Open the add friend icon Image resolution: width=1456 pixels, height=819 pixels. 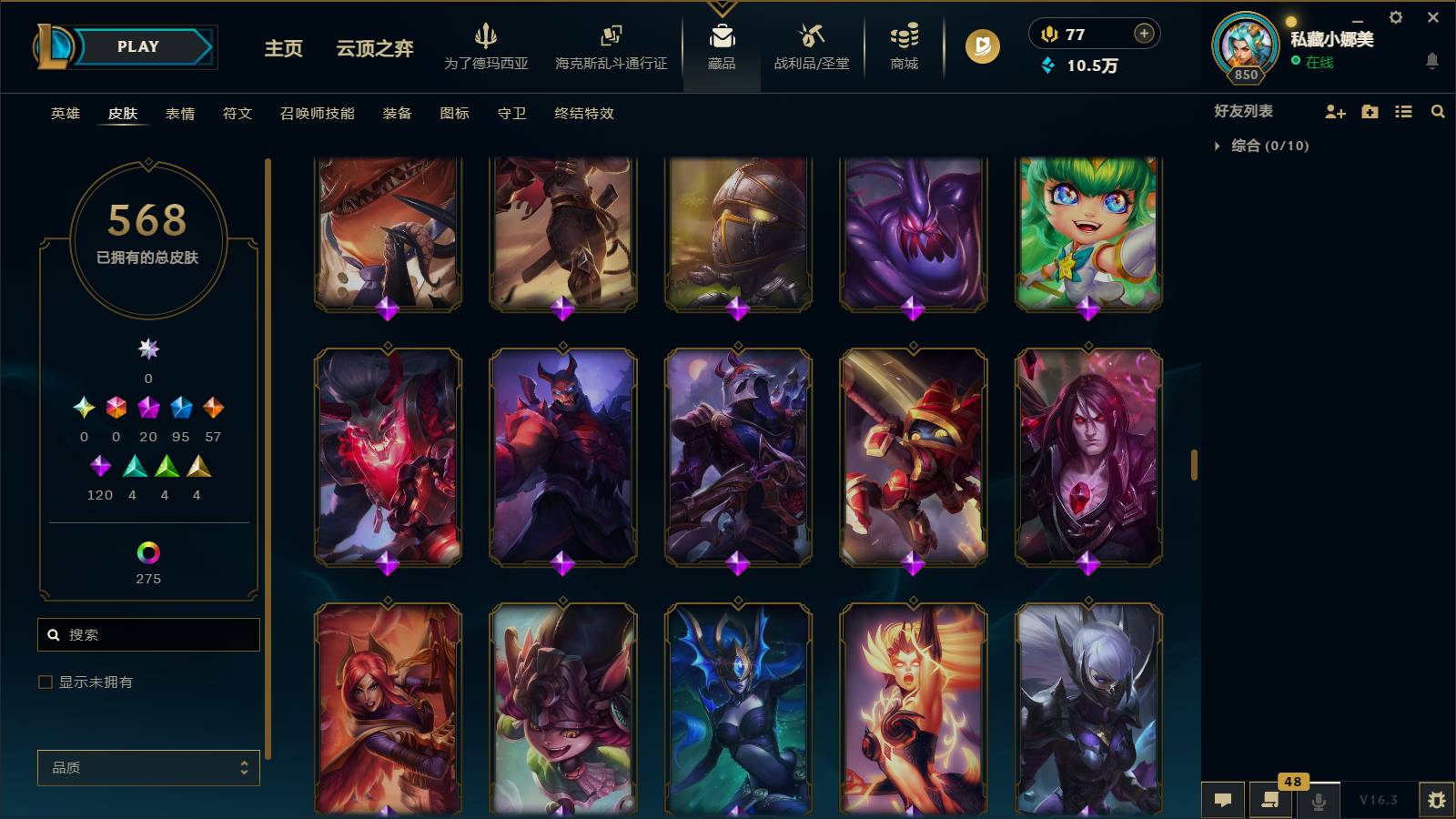(1334, 111)
